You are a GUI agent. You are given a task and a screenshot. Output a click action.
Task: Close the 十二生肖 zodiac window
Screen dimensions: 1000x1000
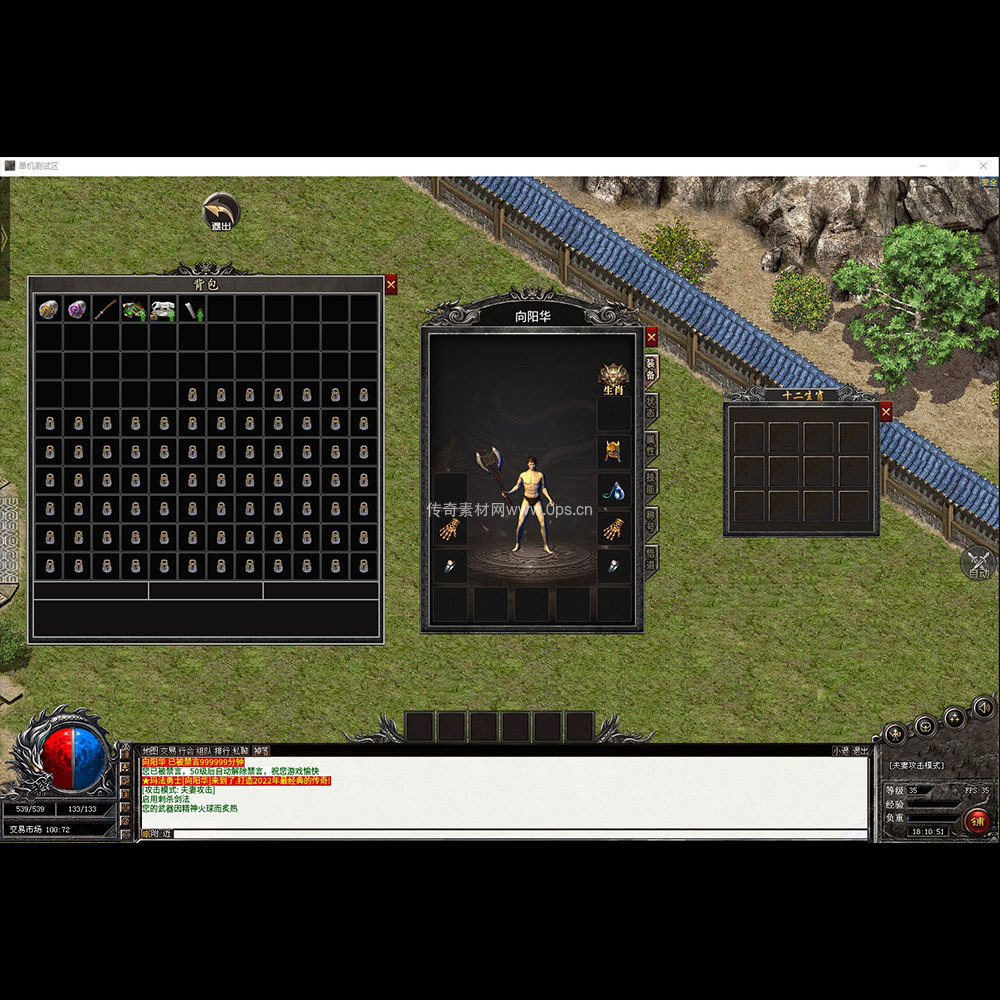(x=885, y=411)
